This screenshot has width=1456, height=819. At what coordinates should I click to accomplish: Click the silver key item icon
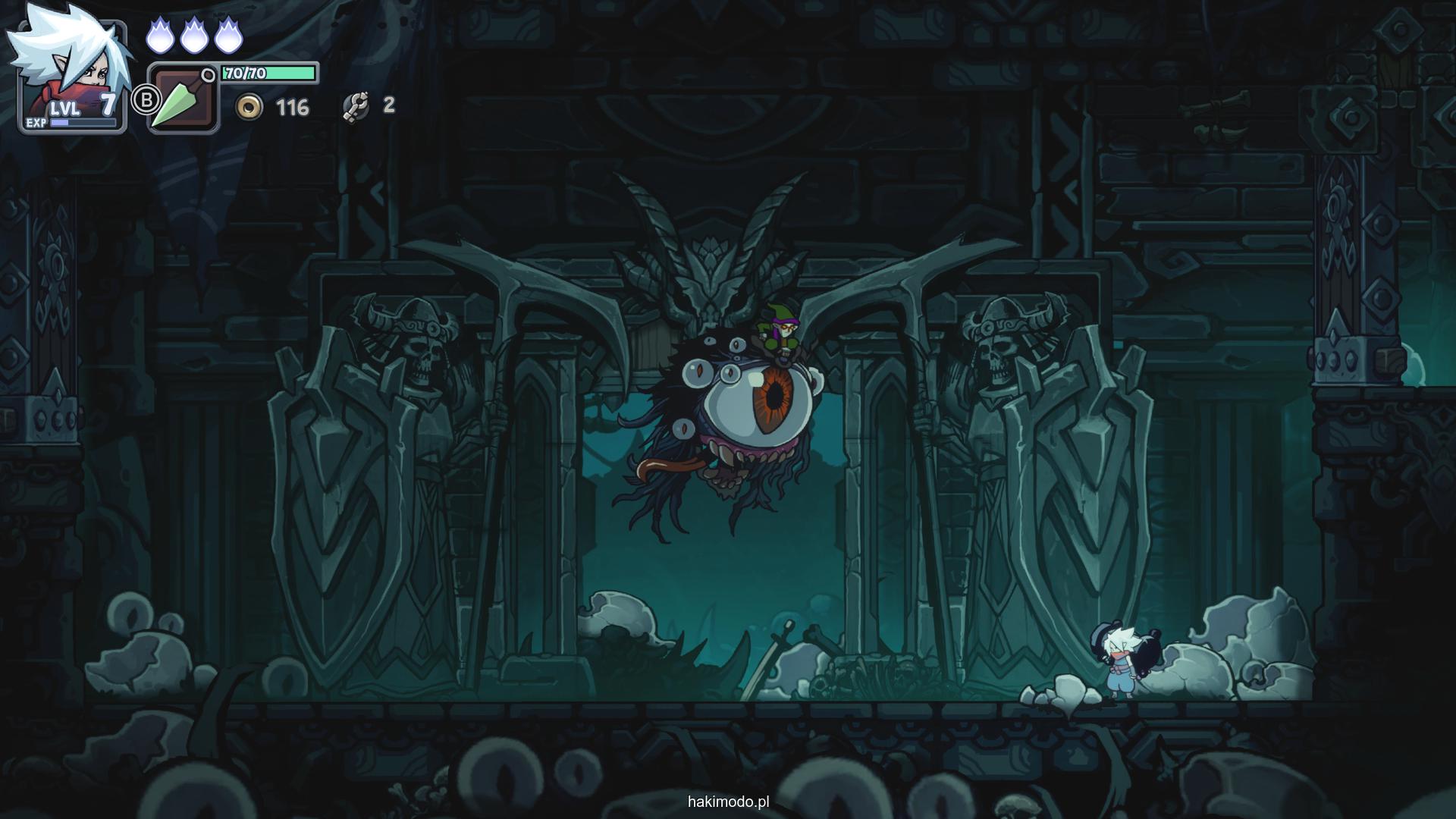point(356,107)
